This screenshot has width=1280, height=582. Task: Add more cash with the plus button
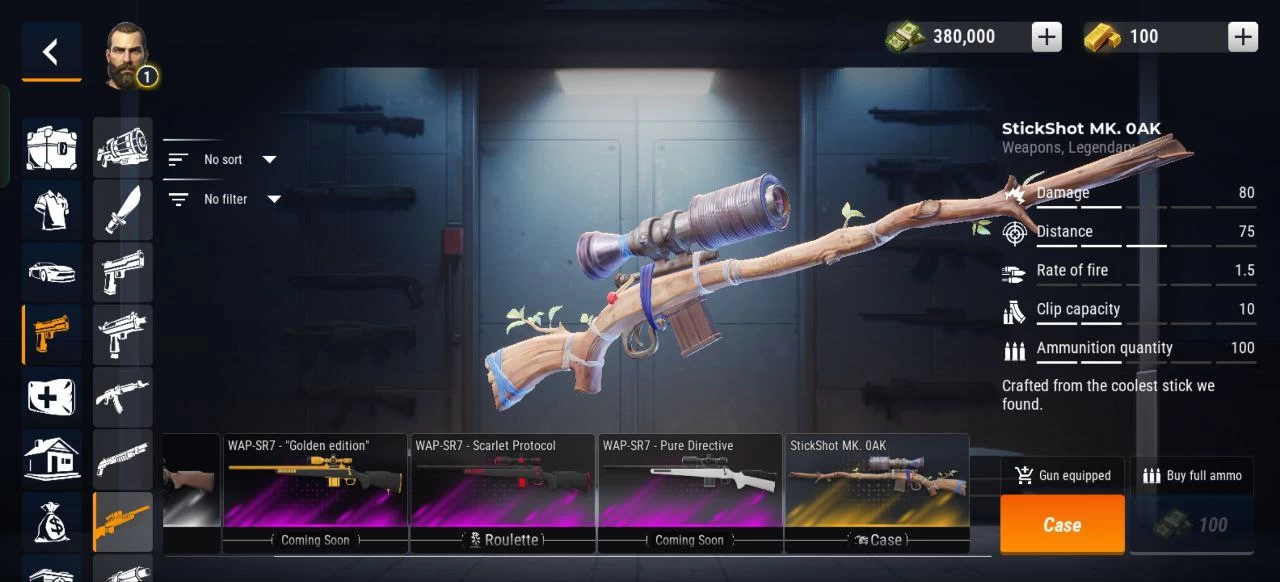click(x=1046, y=37)
